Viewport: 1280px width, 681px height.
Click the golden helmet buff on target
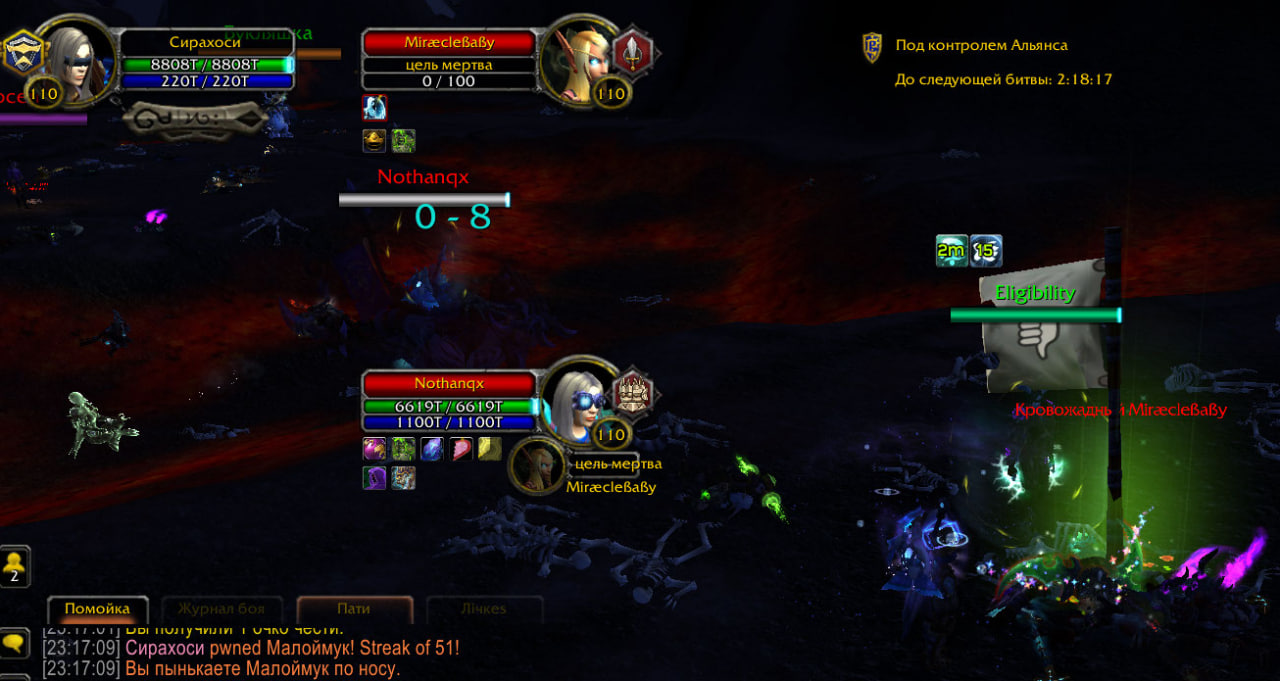[x=375, y=140]
